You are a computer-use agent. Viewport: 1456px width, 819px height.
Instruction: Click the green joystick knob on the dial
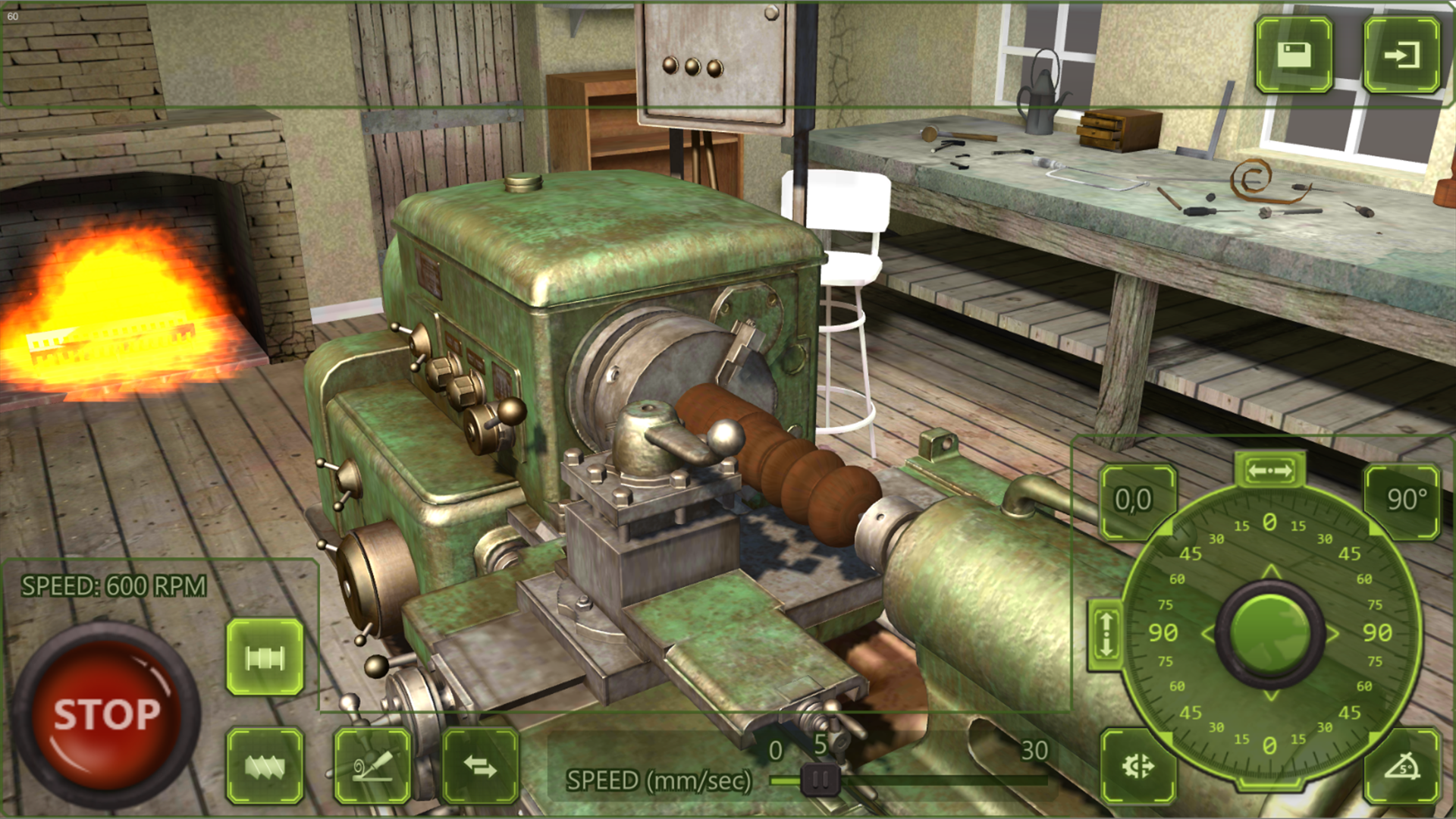point(1269,632)
